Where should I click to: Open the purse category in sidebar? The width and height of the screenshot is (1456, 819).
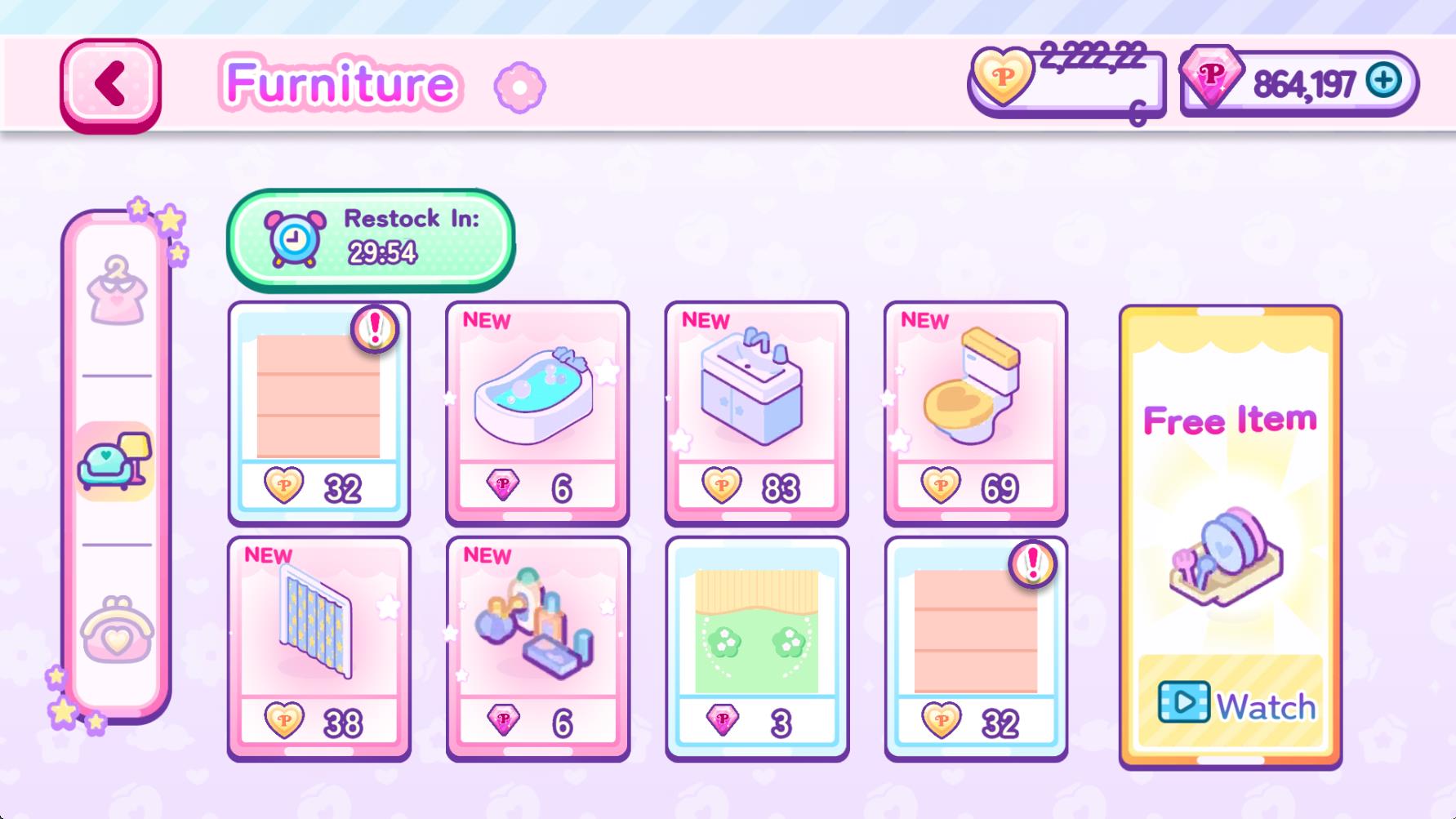point(116,632)
